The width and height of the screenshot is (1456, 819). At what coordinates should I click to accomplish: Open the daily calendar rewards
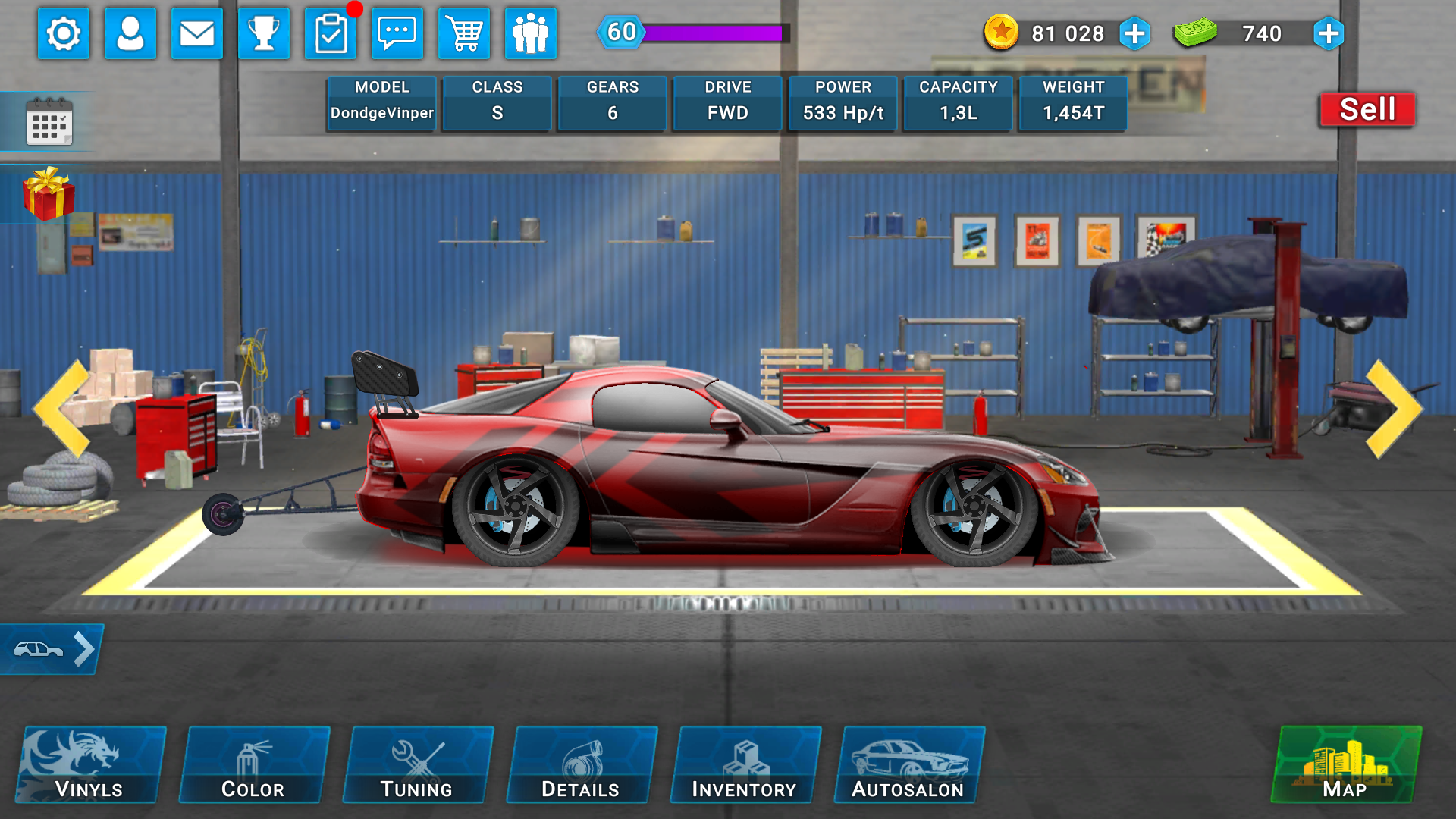click(x=50, y=121)
